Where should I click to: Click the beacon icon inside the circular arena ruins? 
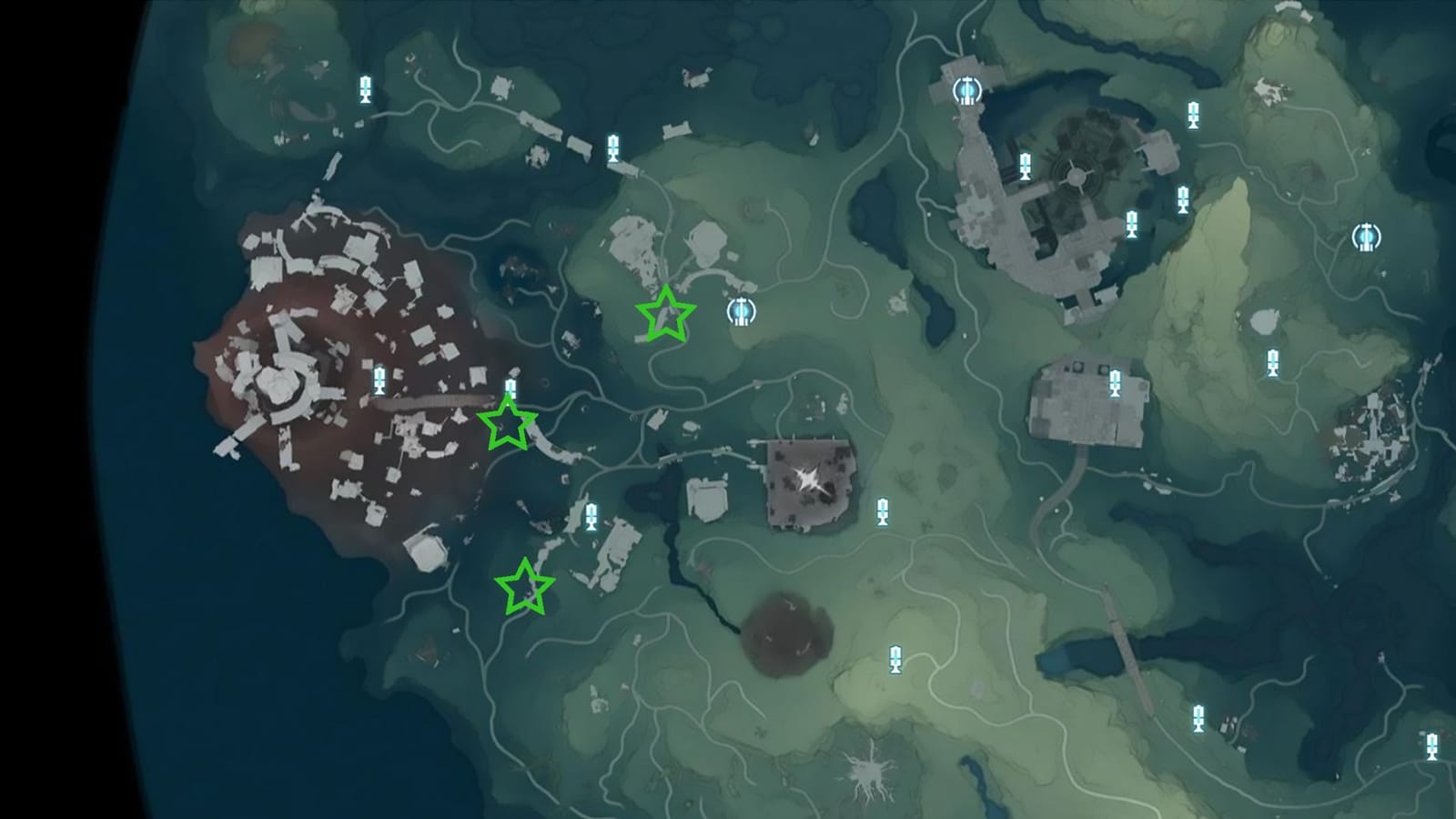(x=1026, y=166)
